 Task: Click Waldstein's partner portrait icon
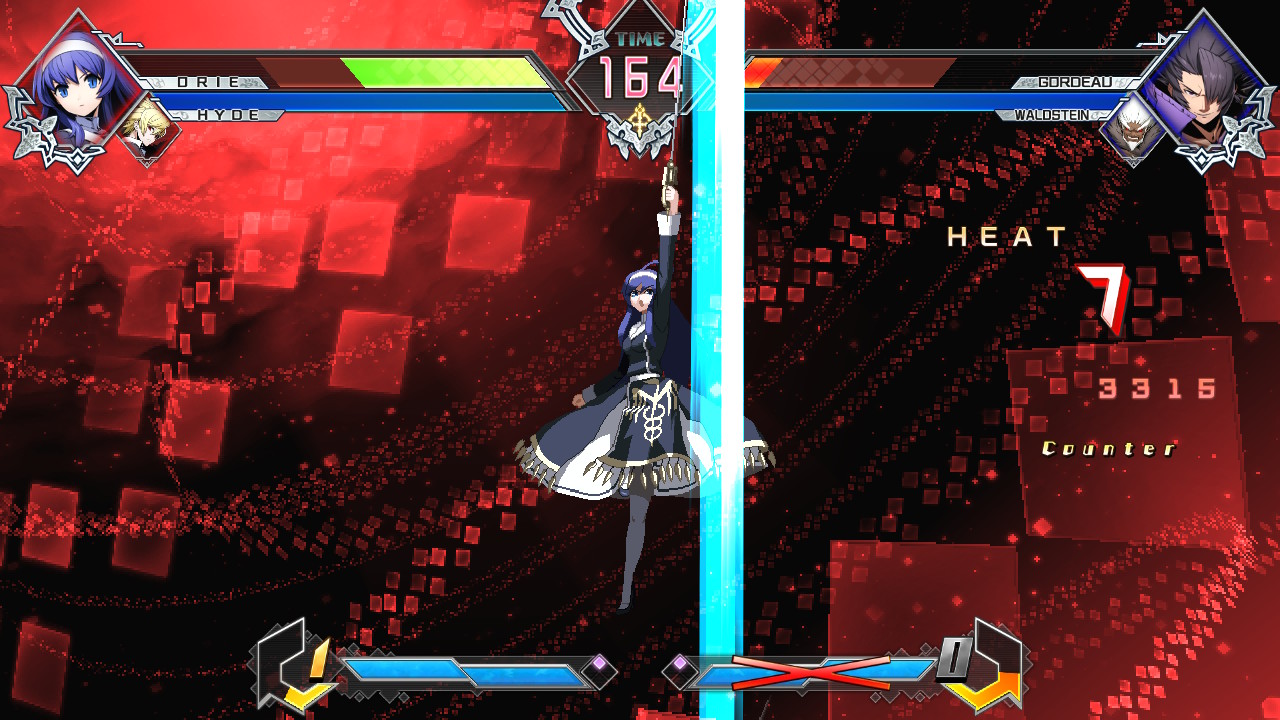click(x=1135, y=125)
